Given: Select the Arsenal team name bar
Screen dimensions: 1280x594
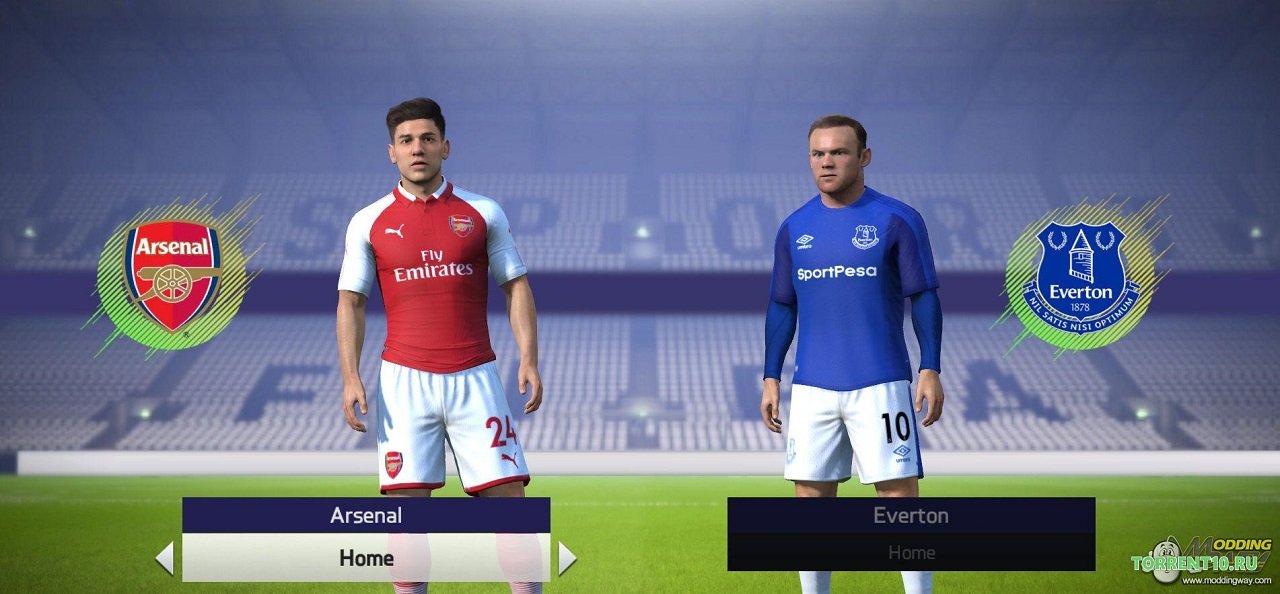Looking at the screenshot, I should click(x=366, y=516).
